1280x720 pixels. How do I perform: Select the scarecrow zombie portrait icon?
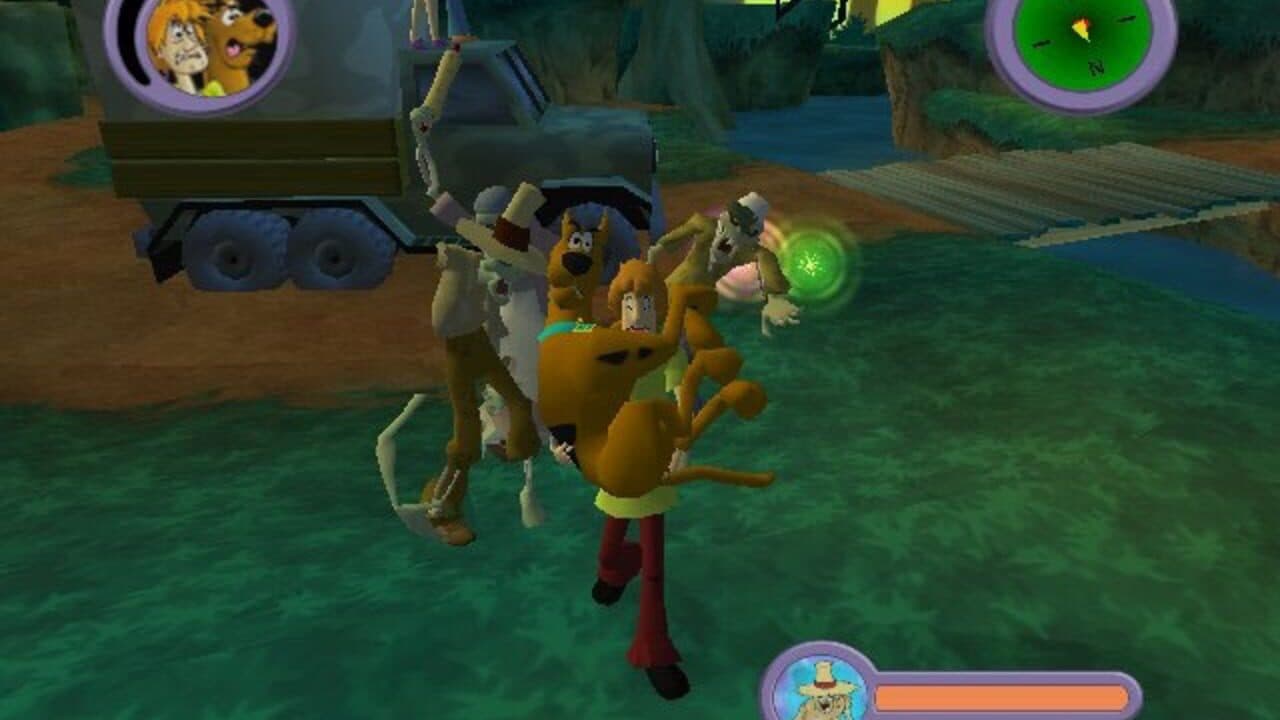822,690
